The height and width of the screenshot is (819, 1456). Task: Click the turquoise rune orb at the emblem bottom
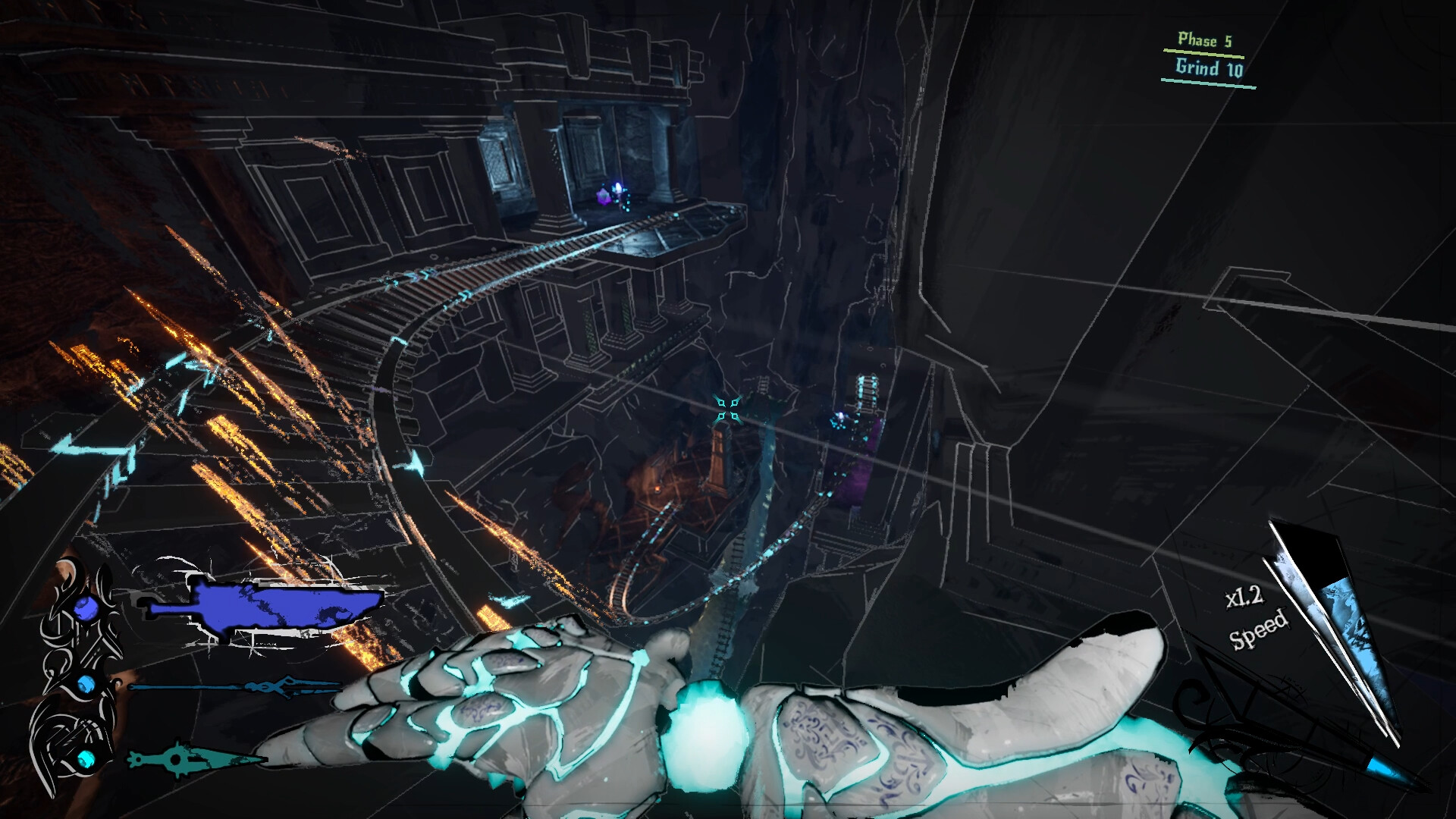(x=86, y=761)
